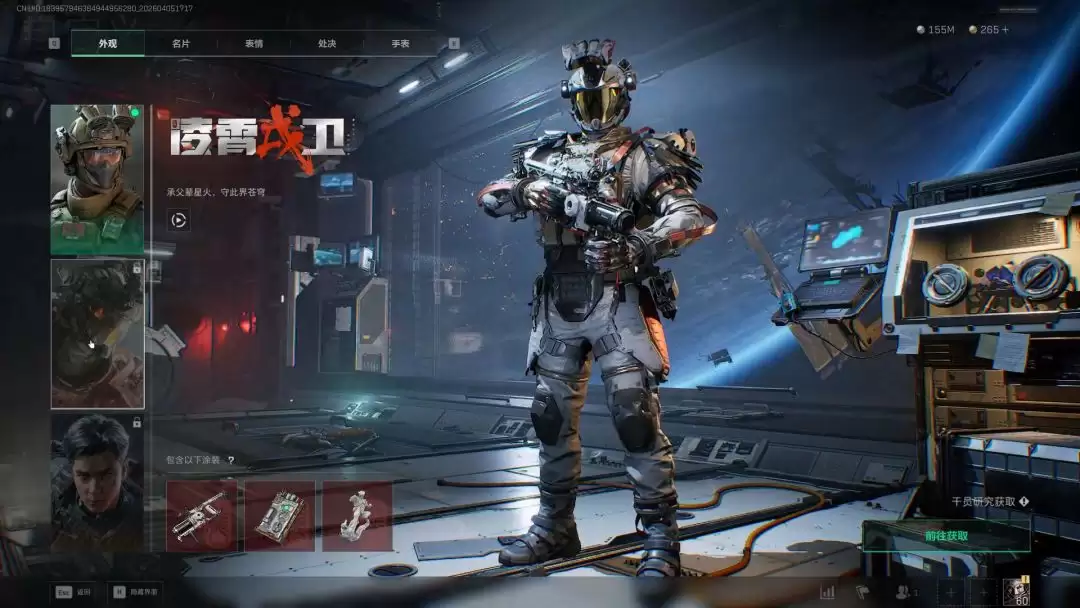Switch to the 名片 tab

click(x=181, y=44)
